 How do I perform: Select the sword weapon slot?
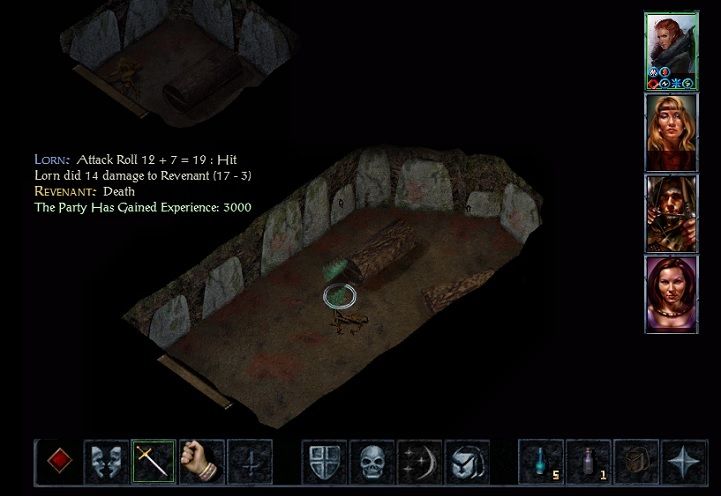pos(153,462)
